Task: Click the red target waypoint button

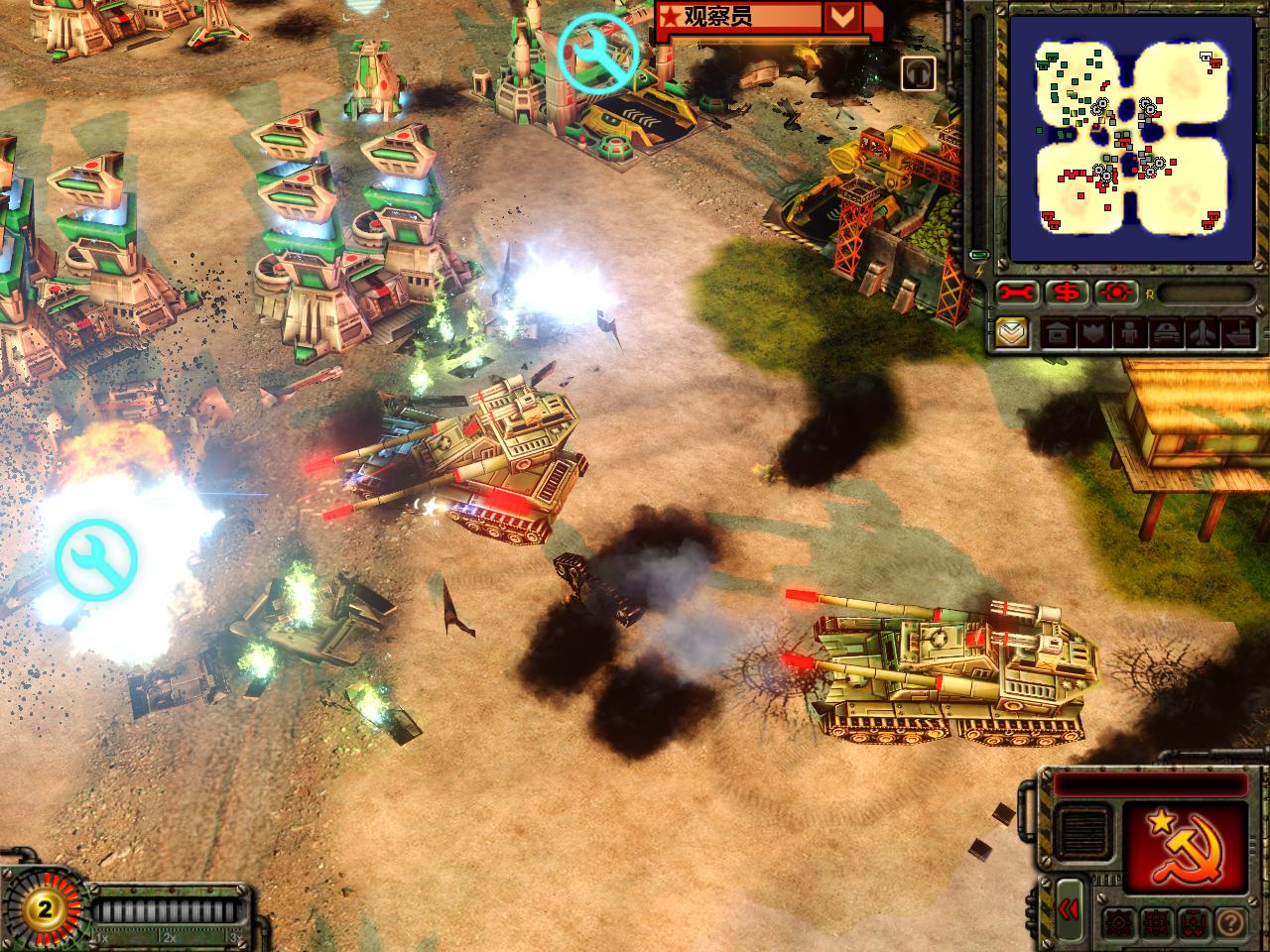Action: (x=1117, y=294)
